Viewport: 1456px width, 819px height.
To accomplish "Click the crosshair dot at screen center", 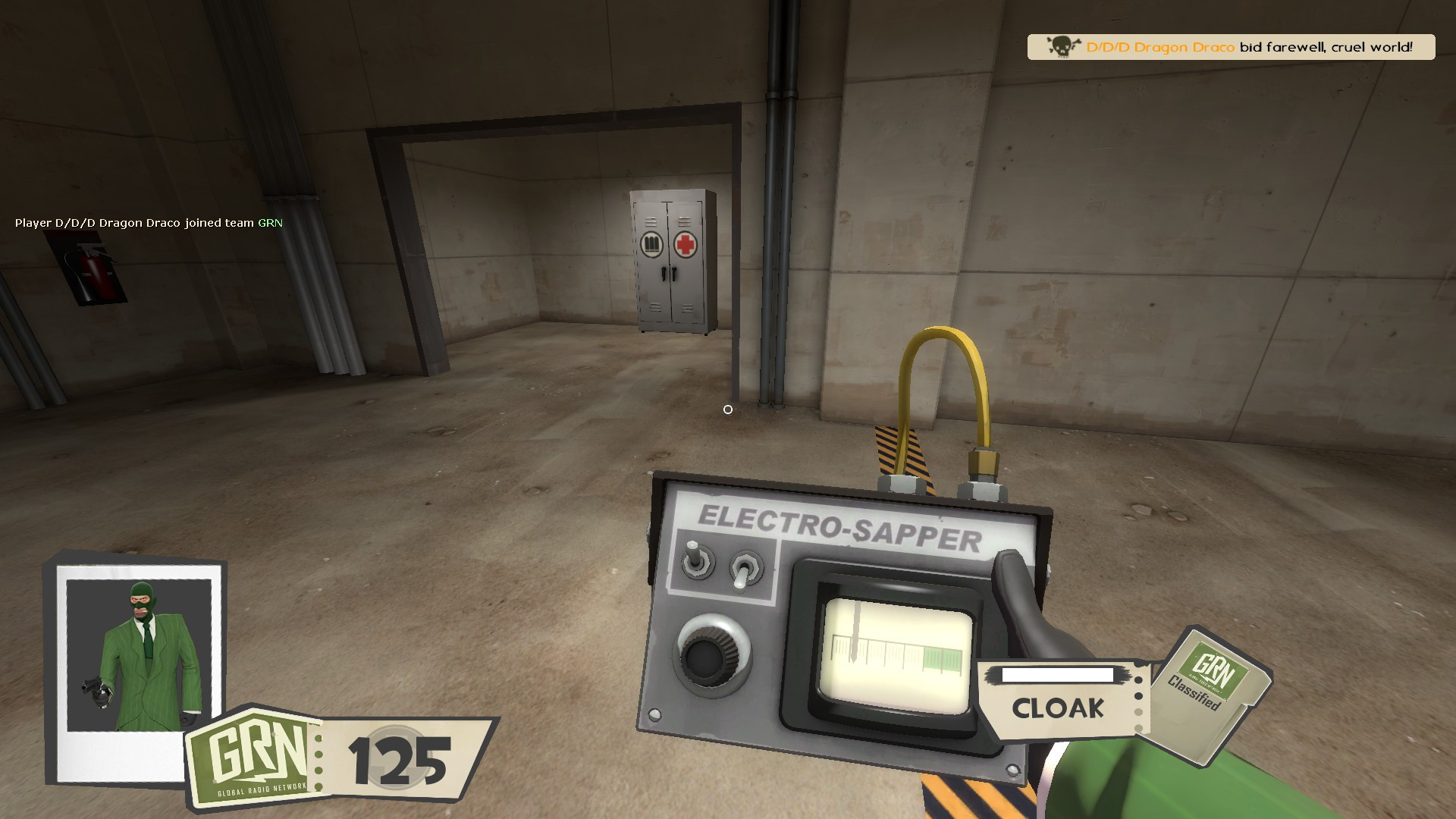I will click(728, 409).
